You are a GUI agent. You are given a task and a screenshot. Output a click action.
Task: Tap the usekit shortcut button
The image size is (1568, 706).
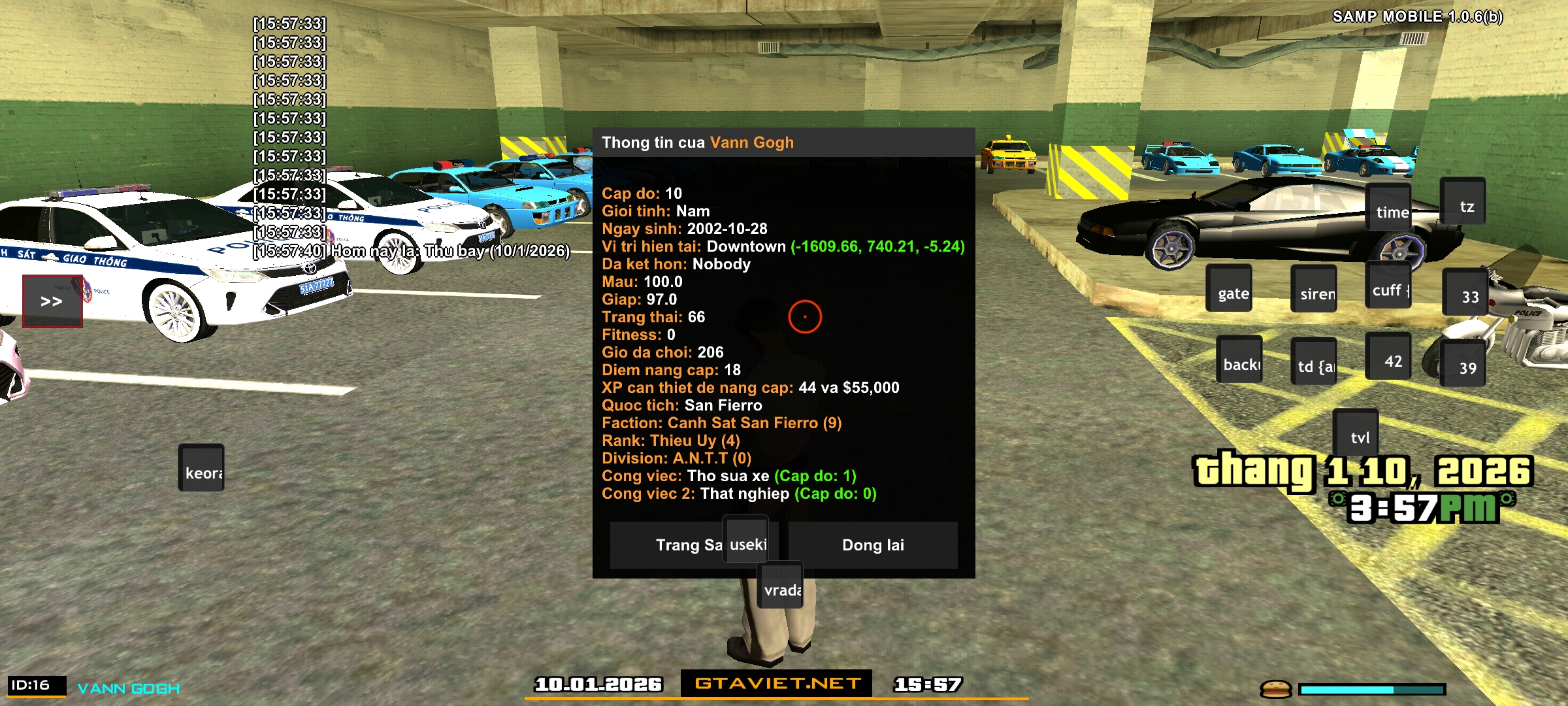[745, 539]
